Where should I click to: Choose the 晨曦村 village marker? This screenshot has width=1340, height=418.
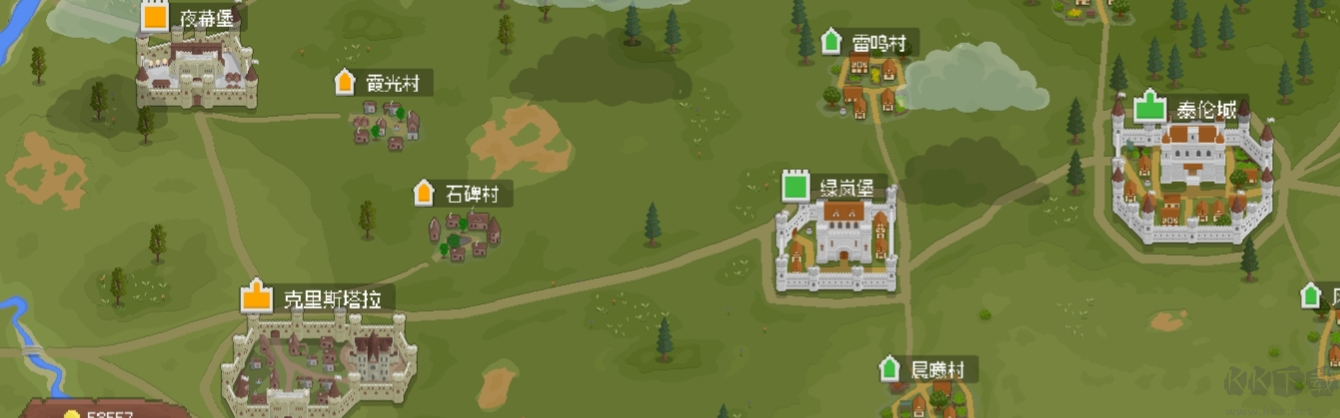tap(889, 369)
